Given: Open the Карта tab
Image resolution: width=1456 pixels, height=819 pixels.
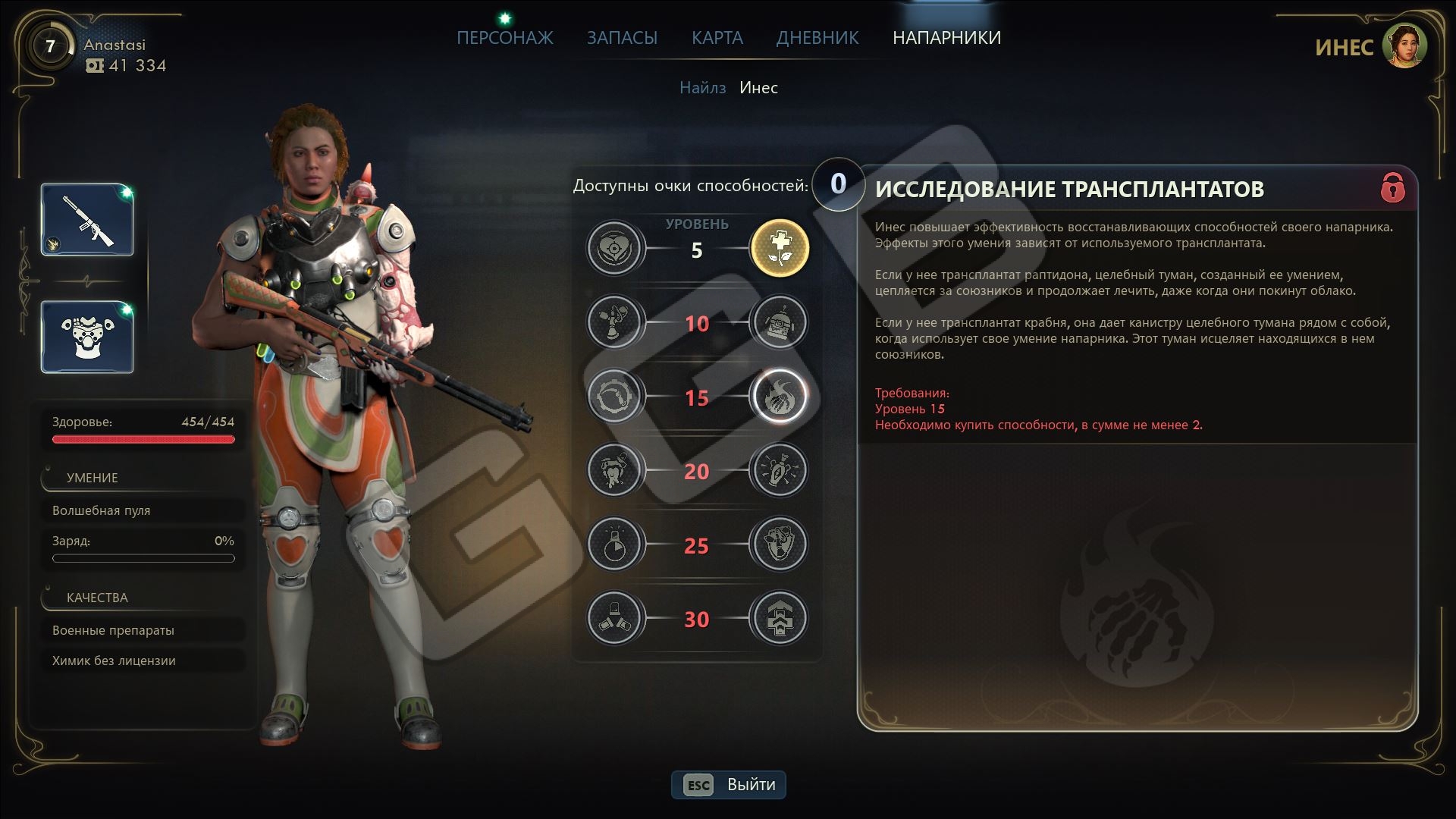Looking at the screenshot, I should [717, 38].
